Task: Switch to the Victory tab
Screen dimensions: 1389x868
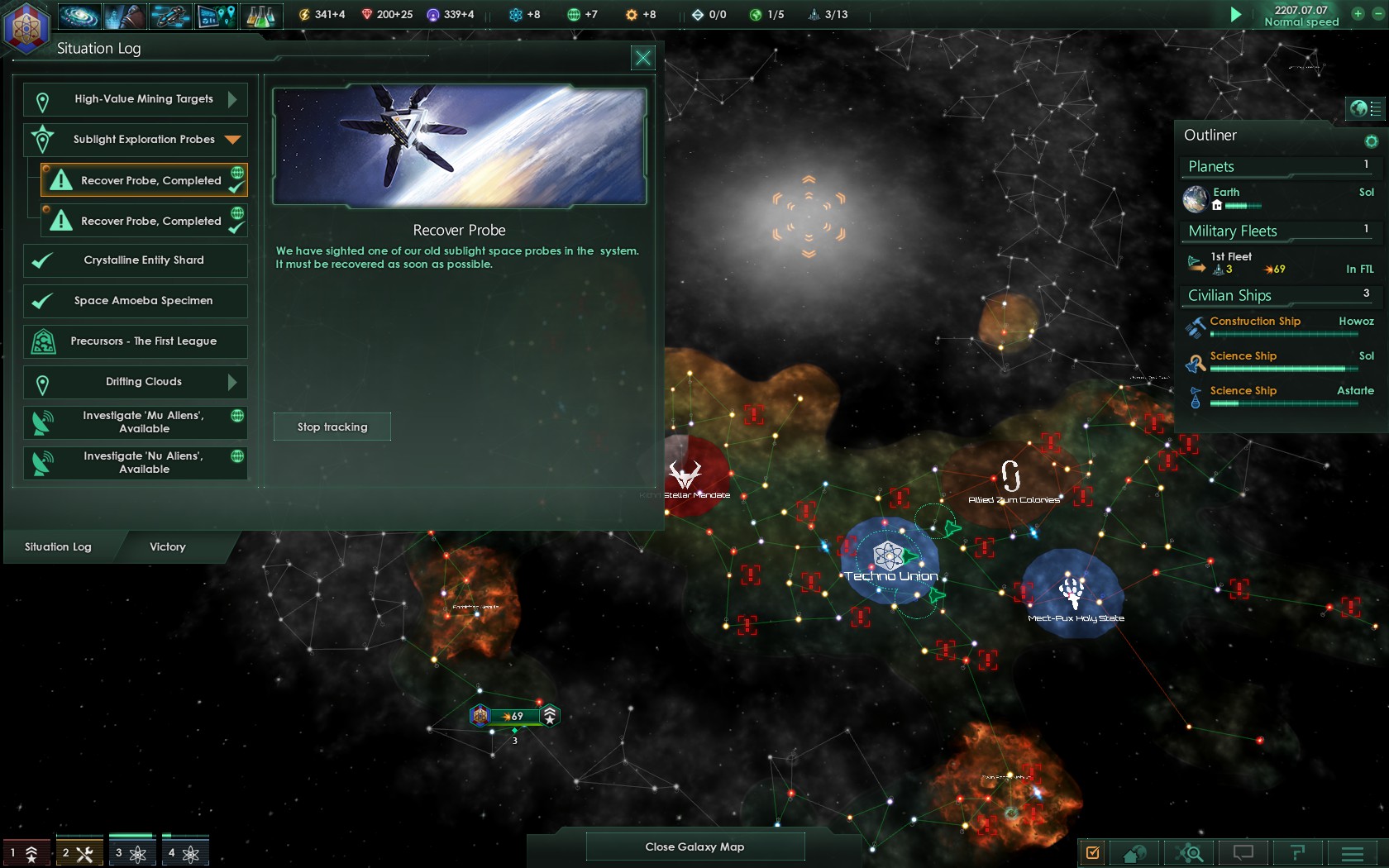Action: tap(167, 546)
